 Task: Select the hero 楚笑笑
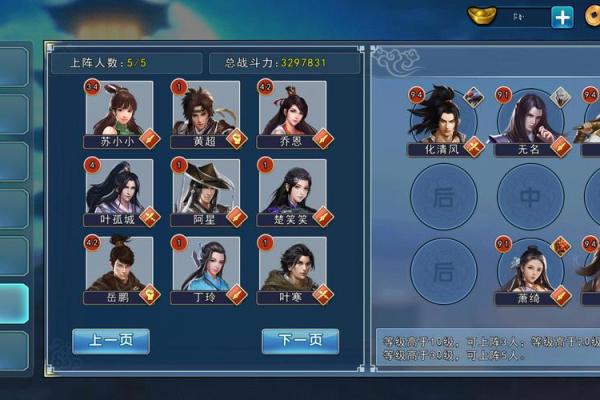292,188
